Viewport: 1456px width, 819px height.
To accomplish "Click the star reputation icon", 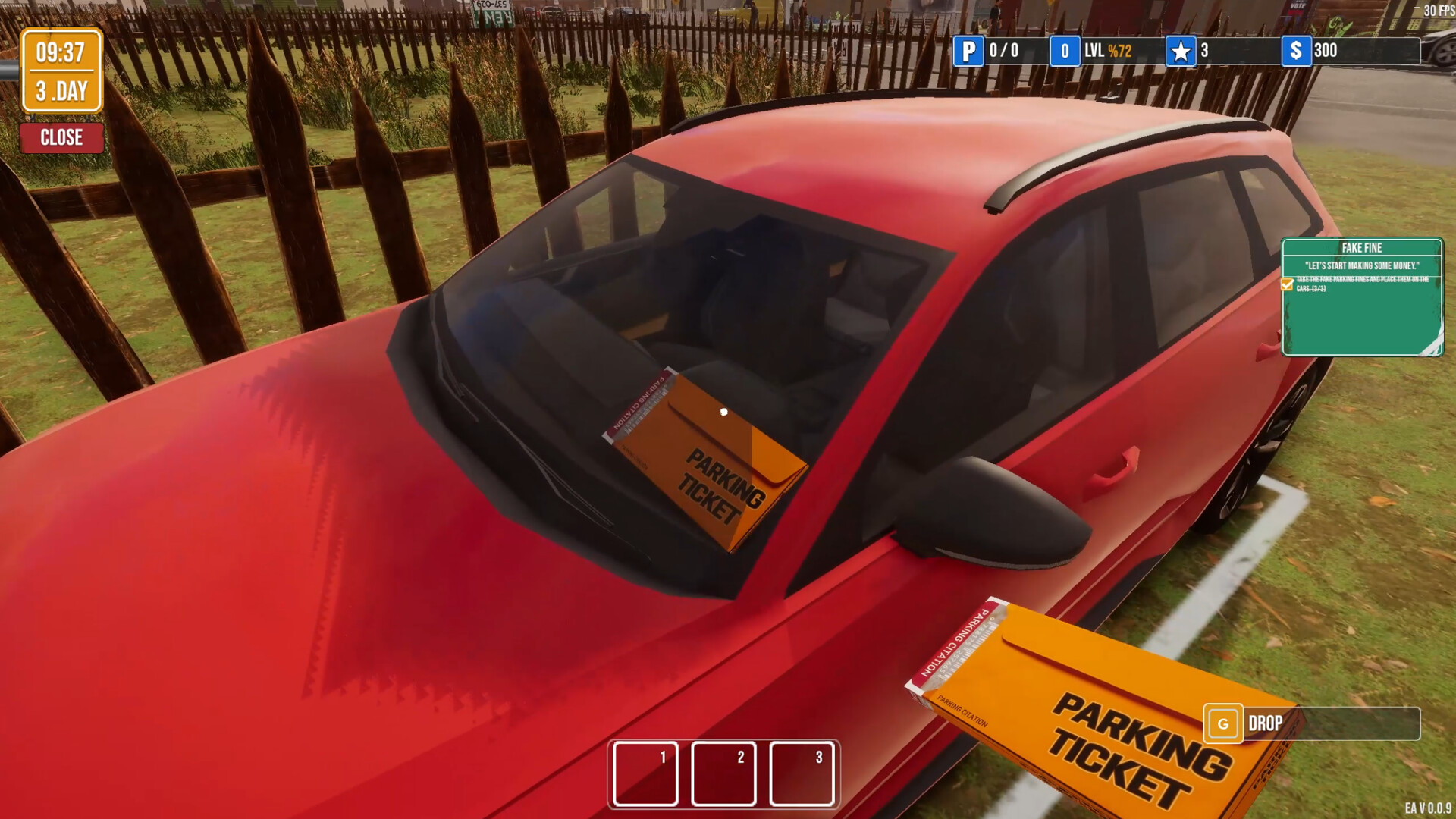I will tap(1181, 52).
